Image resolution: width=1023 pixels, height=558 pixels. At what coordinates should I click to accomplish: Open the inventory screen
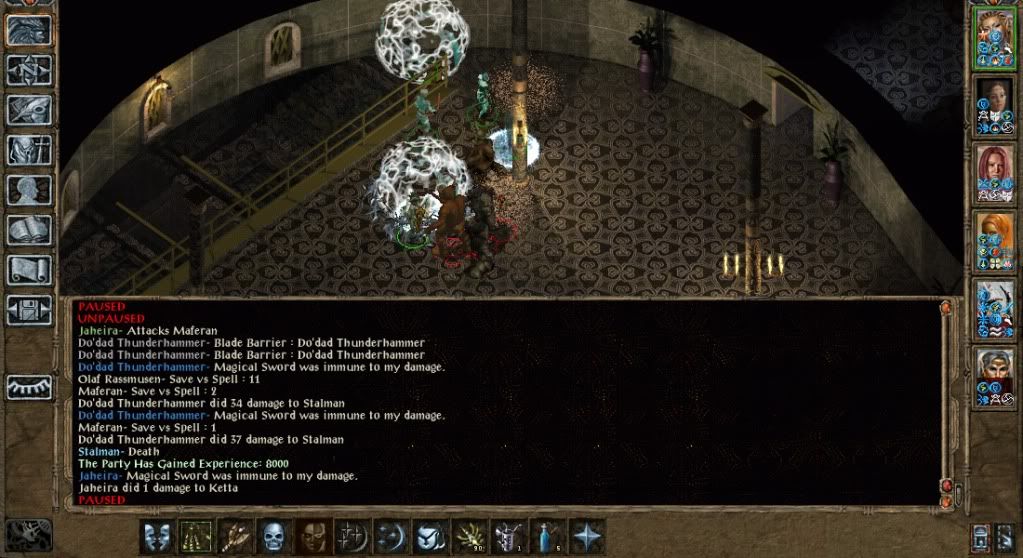click(x=29, y=149)
